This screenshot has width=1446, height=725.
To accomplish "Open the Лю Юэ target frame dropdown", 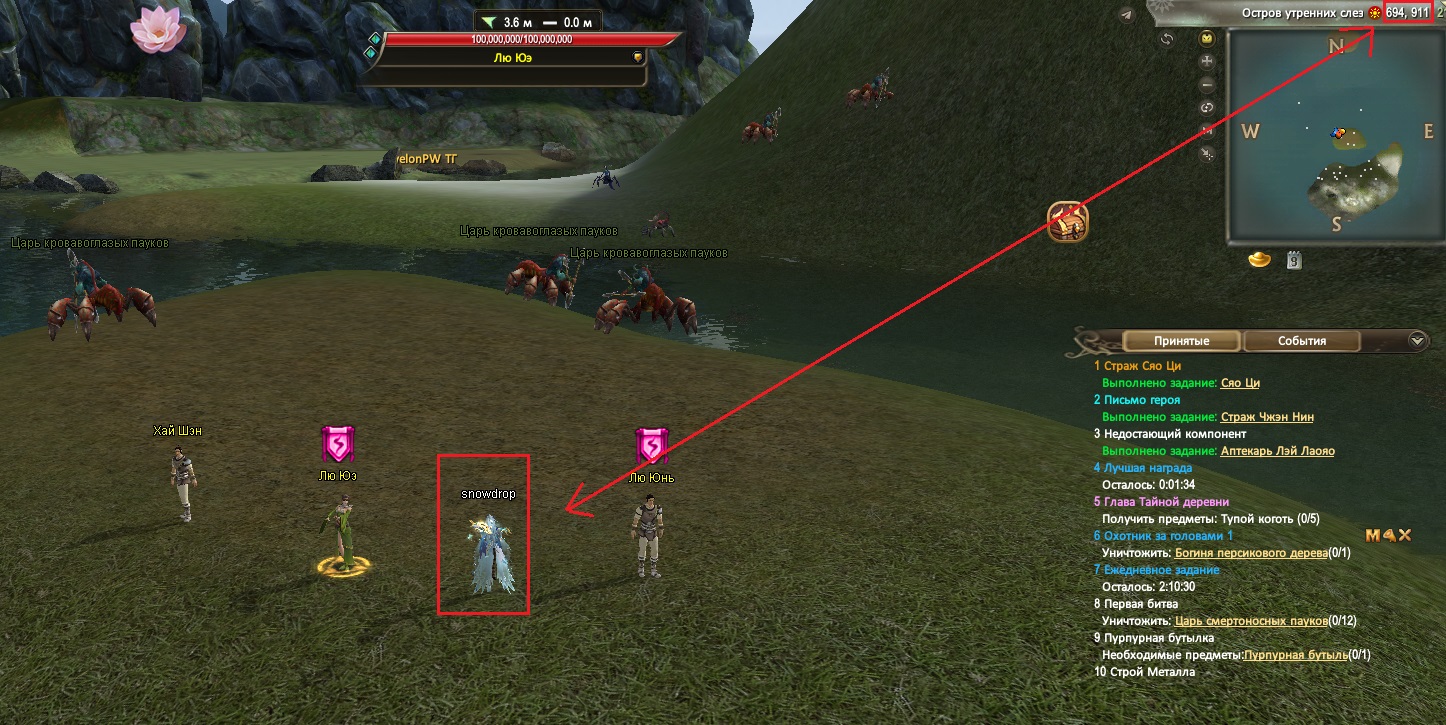I will (637, 58).
